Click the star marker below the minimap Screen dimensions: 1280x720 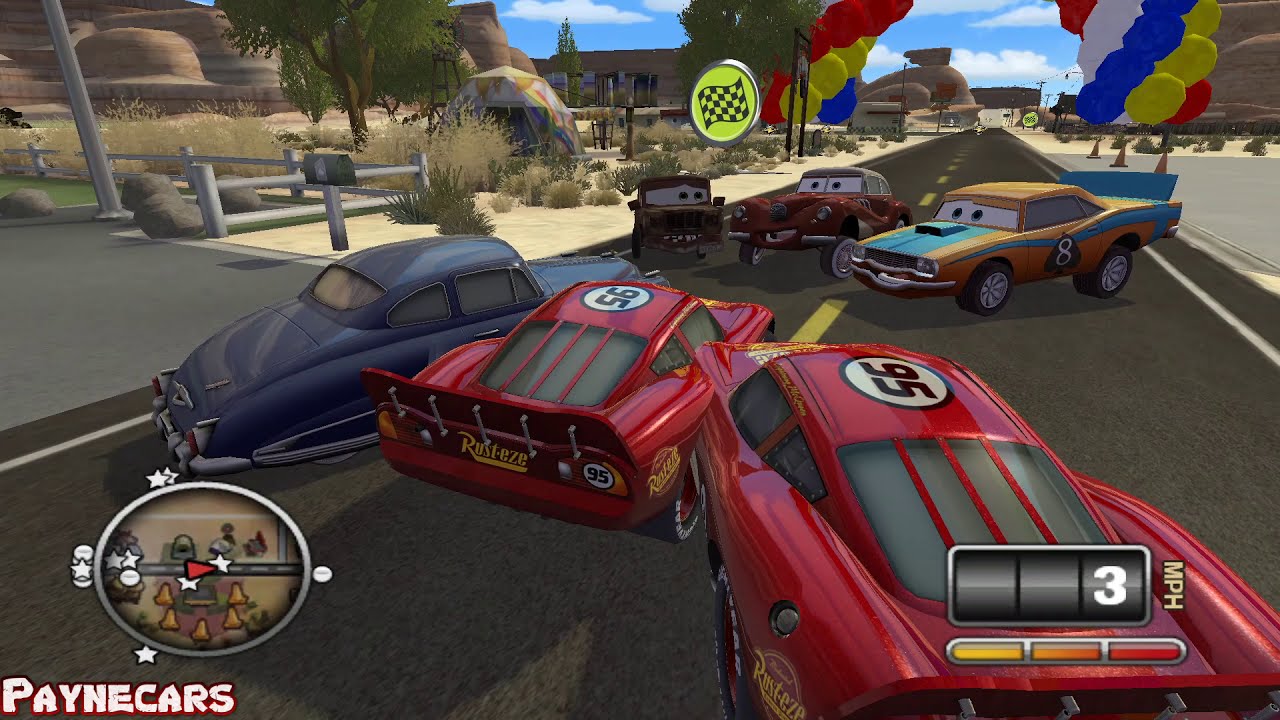click(x=146, y=655)
